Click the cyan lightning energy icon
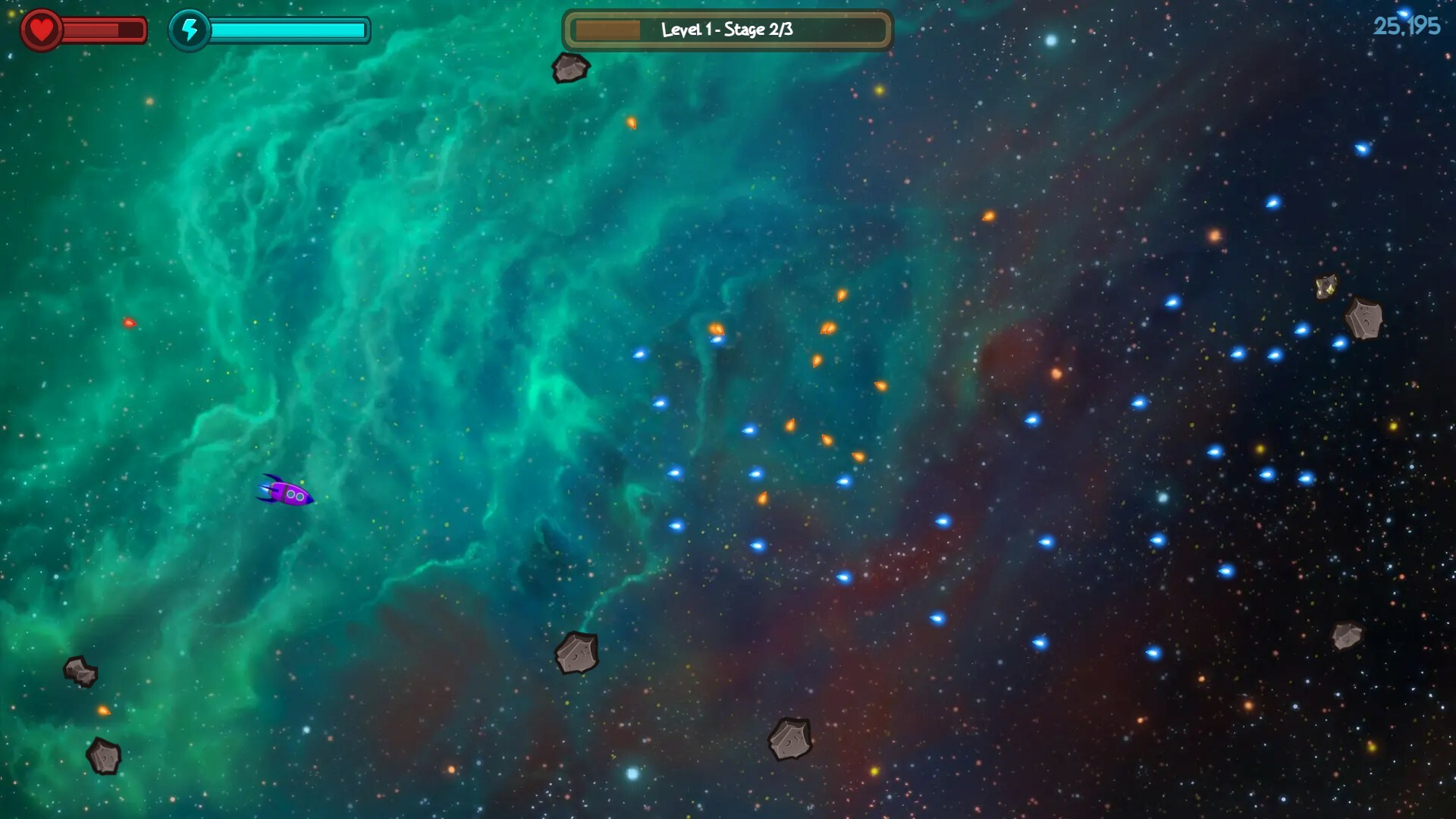Image resolution: width=1456 pixels, height=819 pixels. tap(190, 30)
